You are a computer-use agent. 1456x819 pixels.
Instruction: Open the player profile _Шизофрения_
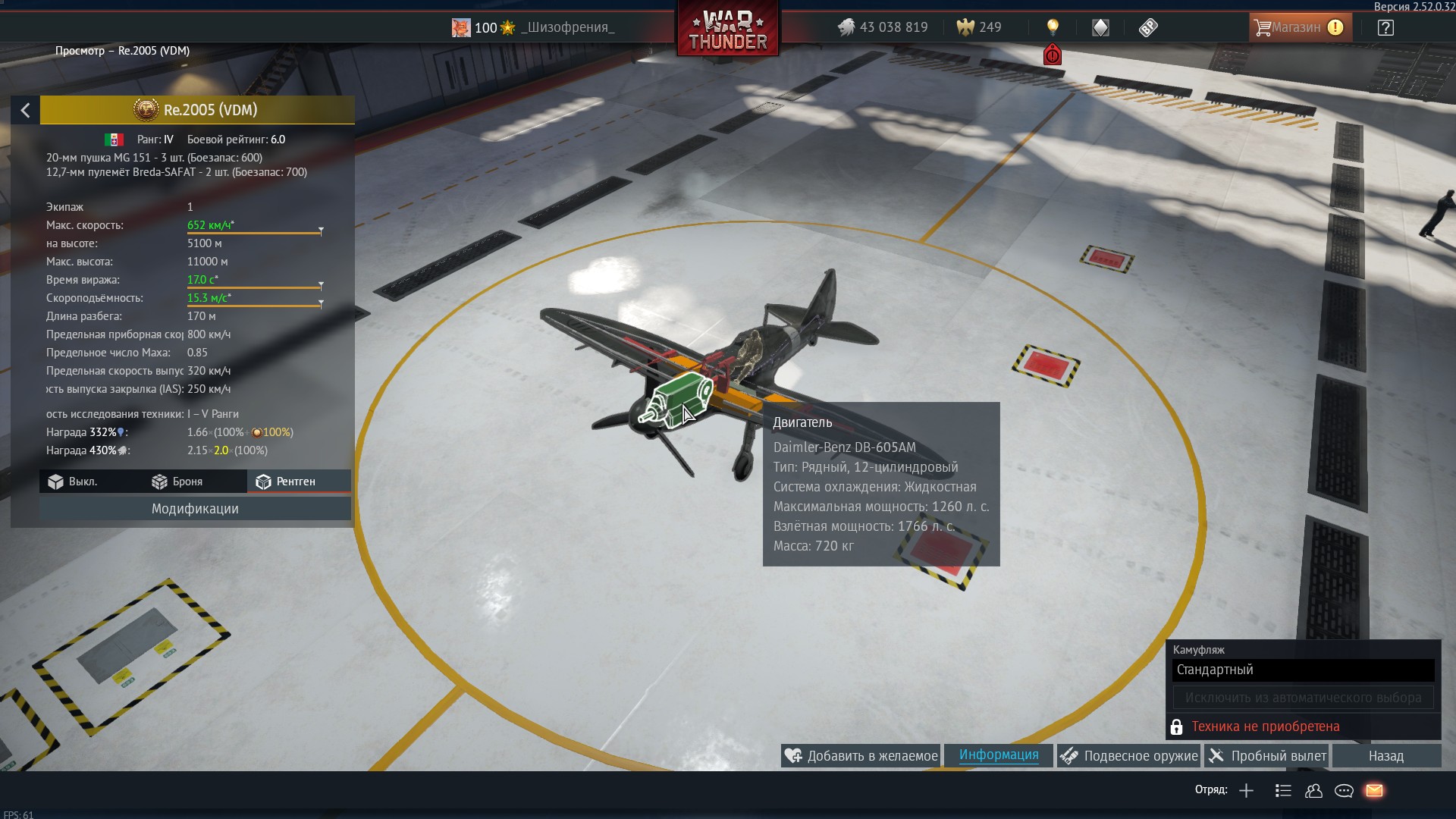pos(567,28)
